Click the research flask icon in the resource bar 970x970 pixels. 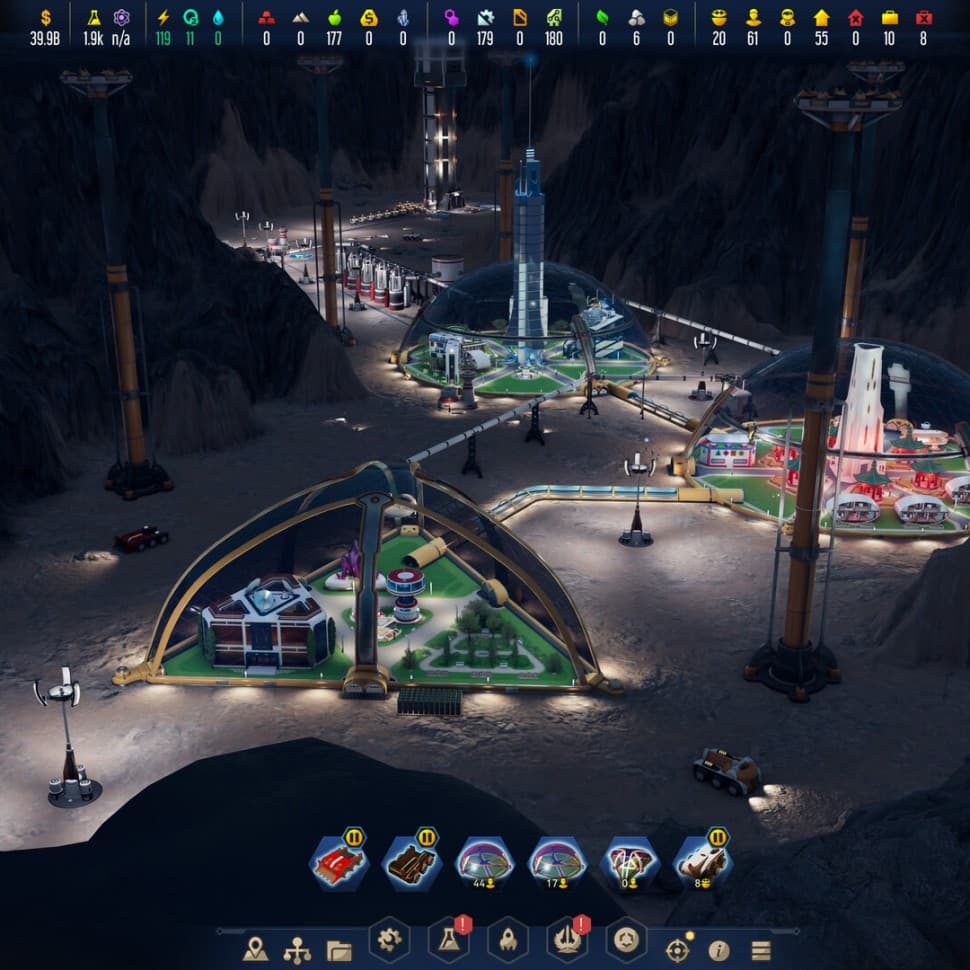pyautogui.click(x=94, y=17)
